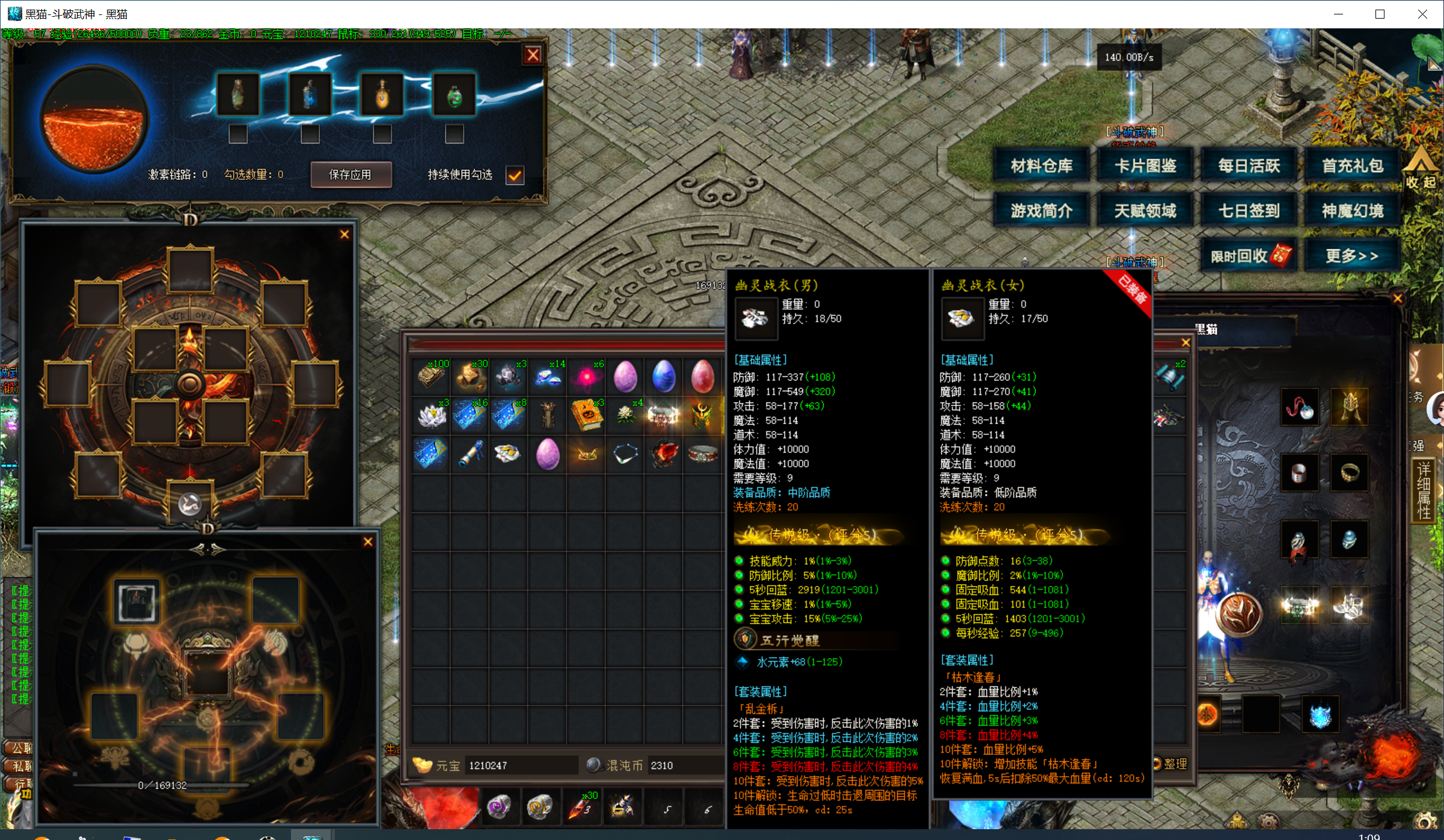The image size is (1444, 840).
Task: Select the orange pumpkin book item
Action: [587, 415]
